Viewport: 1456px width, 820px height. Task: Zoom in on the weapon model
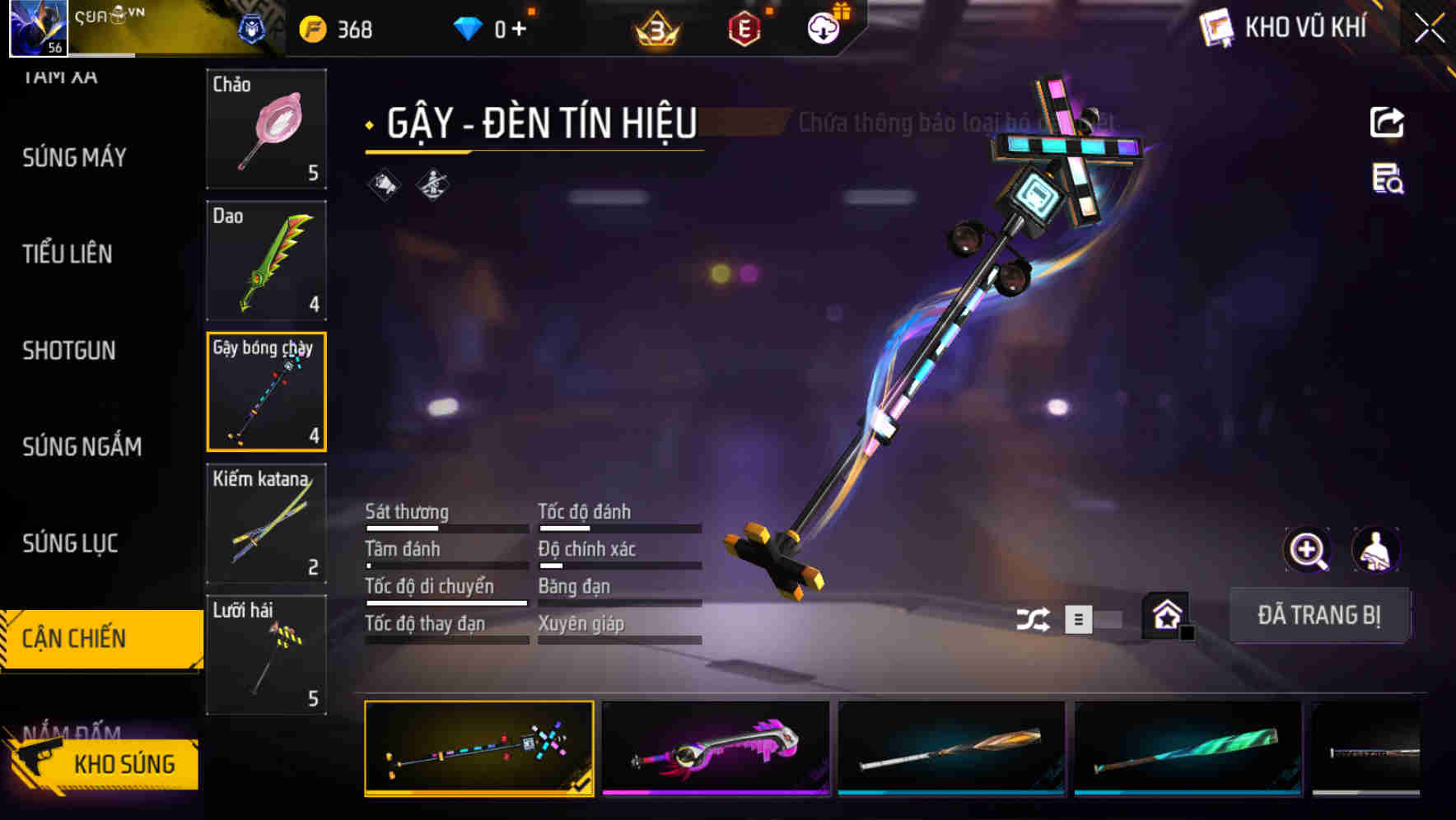point(1307,550)
